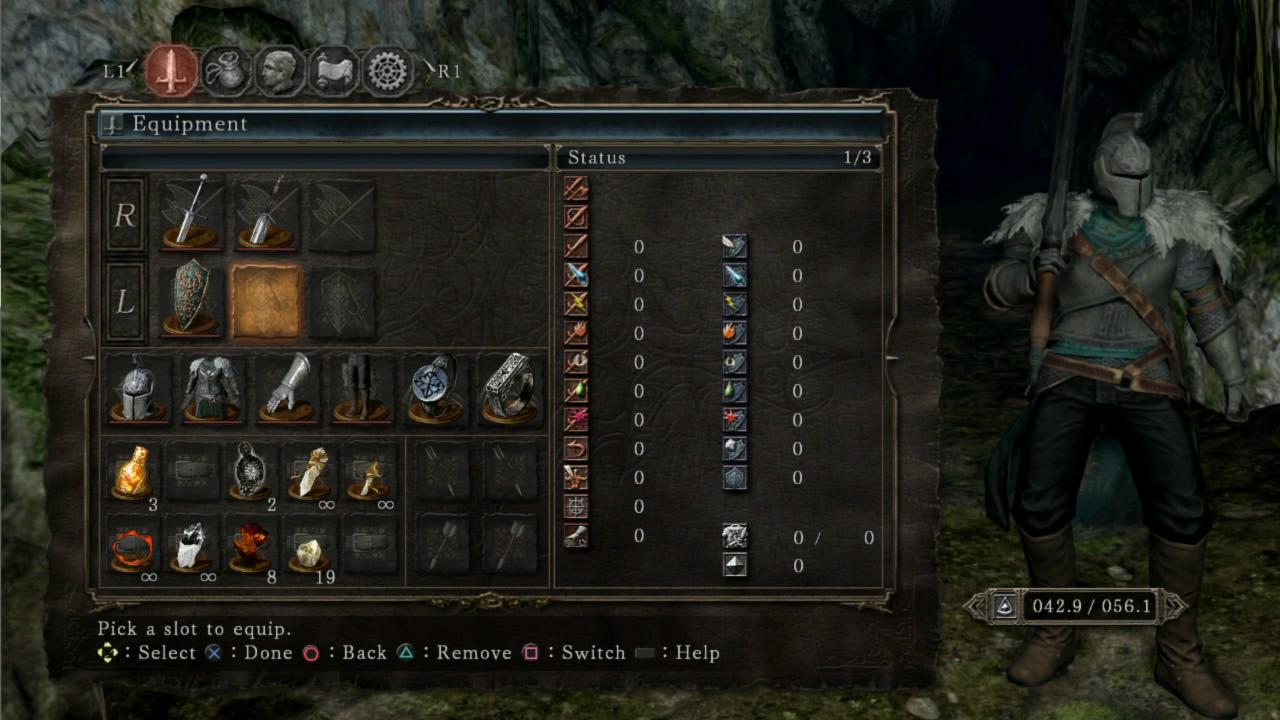Screen dimensions: 1280x720
Task: Pick the dark leggings slot
Action: [x=360, y=388]
